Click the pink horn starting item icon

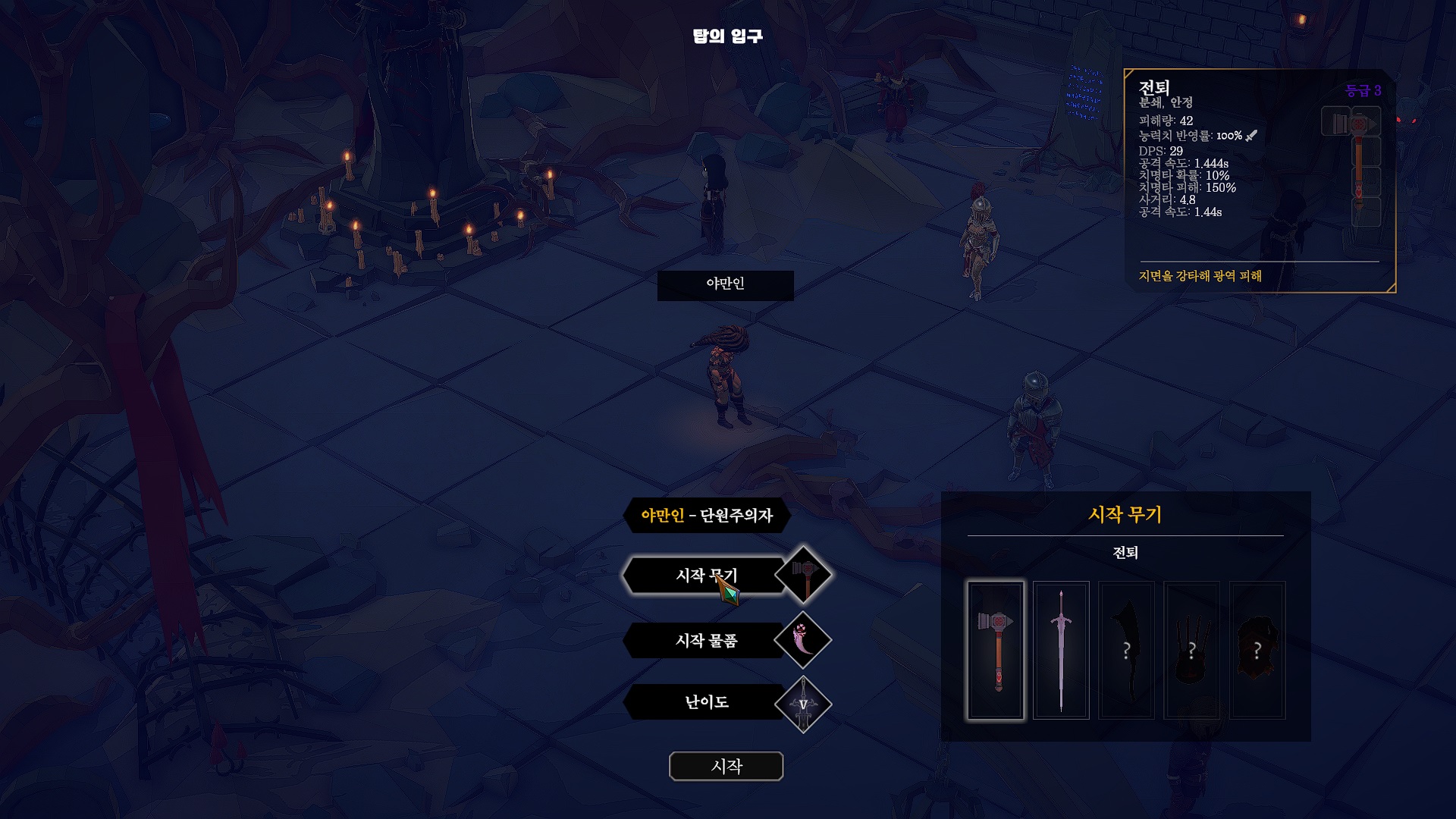tap(803, 641)
